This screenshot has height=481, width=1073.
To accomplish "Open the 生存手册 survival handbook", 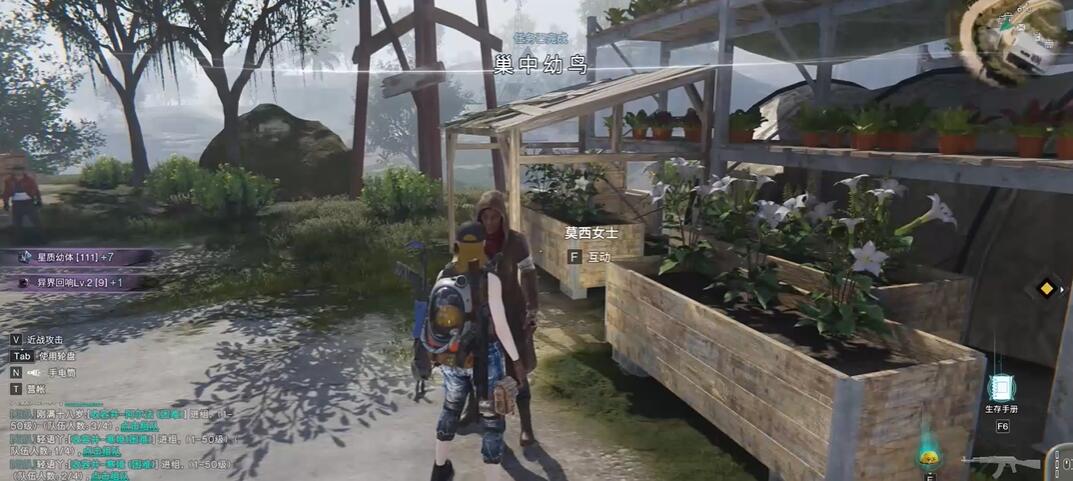I will [x=1001, y=388].
